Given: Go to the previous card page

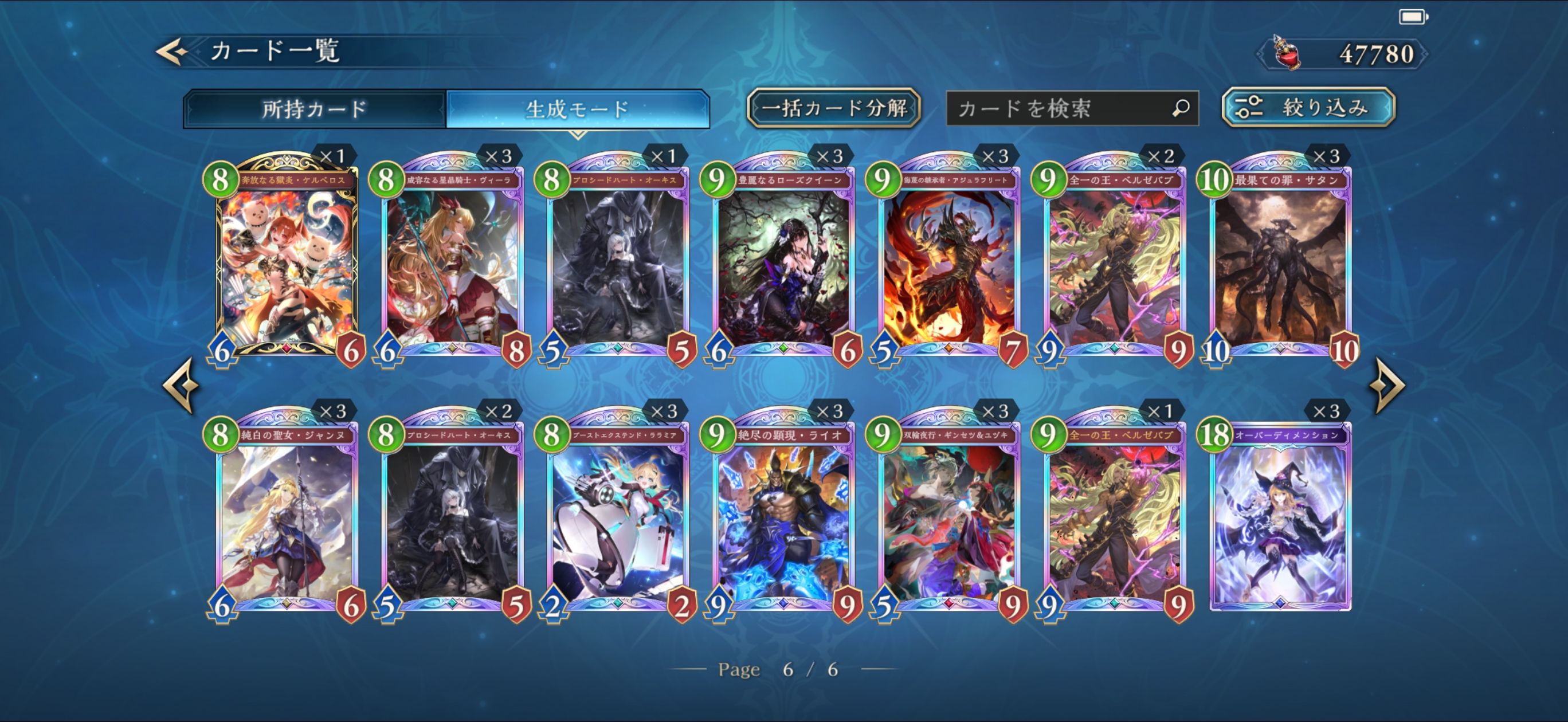Looking at the screenshot, I should coord(181,384).
